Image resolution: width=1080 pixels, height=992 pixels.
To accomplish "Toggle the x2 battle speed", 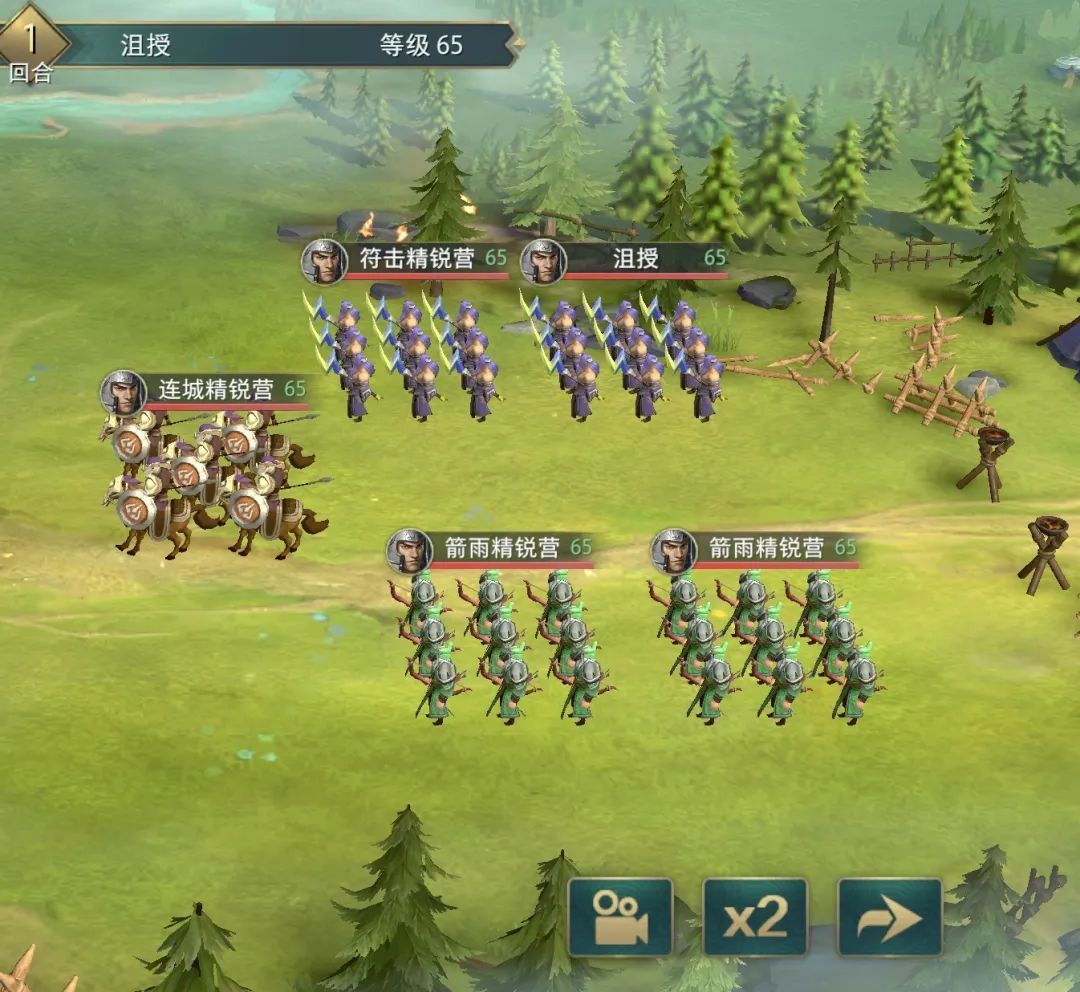I will 755,916.
